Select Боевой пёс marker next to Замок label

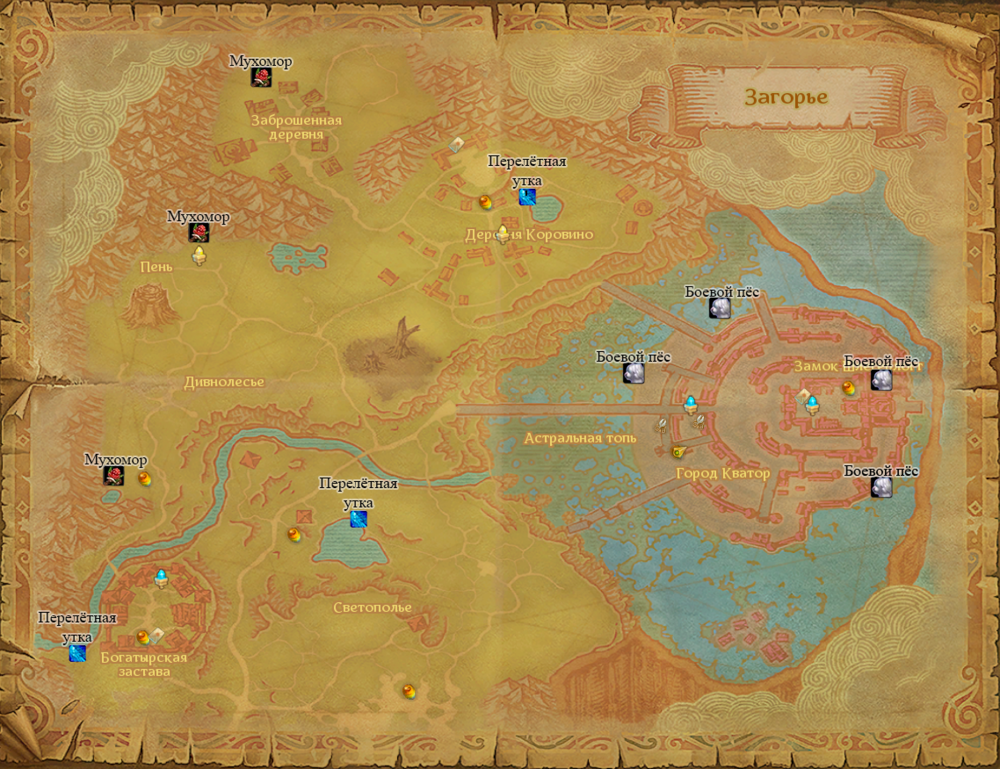click(881, 380)
